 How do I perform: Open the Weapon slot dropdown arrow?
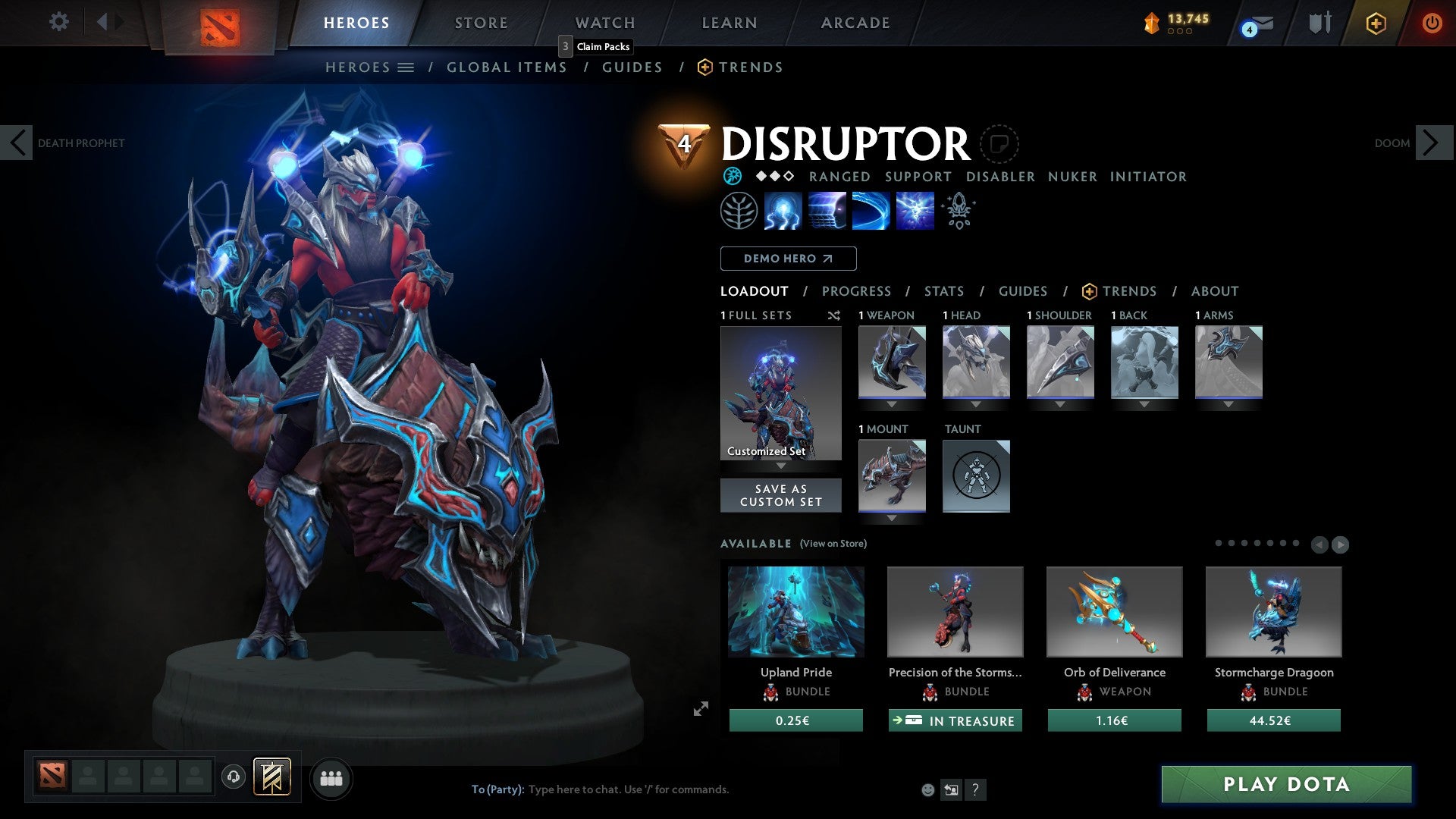pyautogui.click(x=892, y=404)
